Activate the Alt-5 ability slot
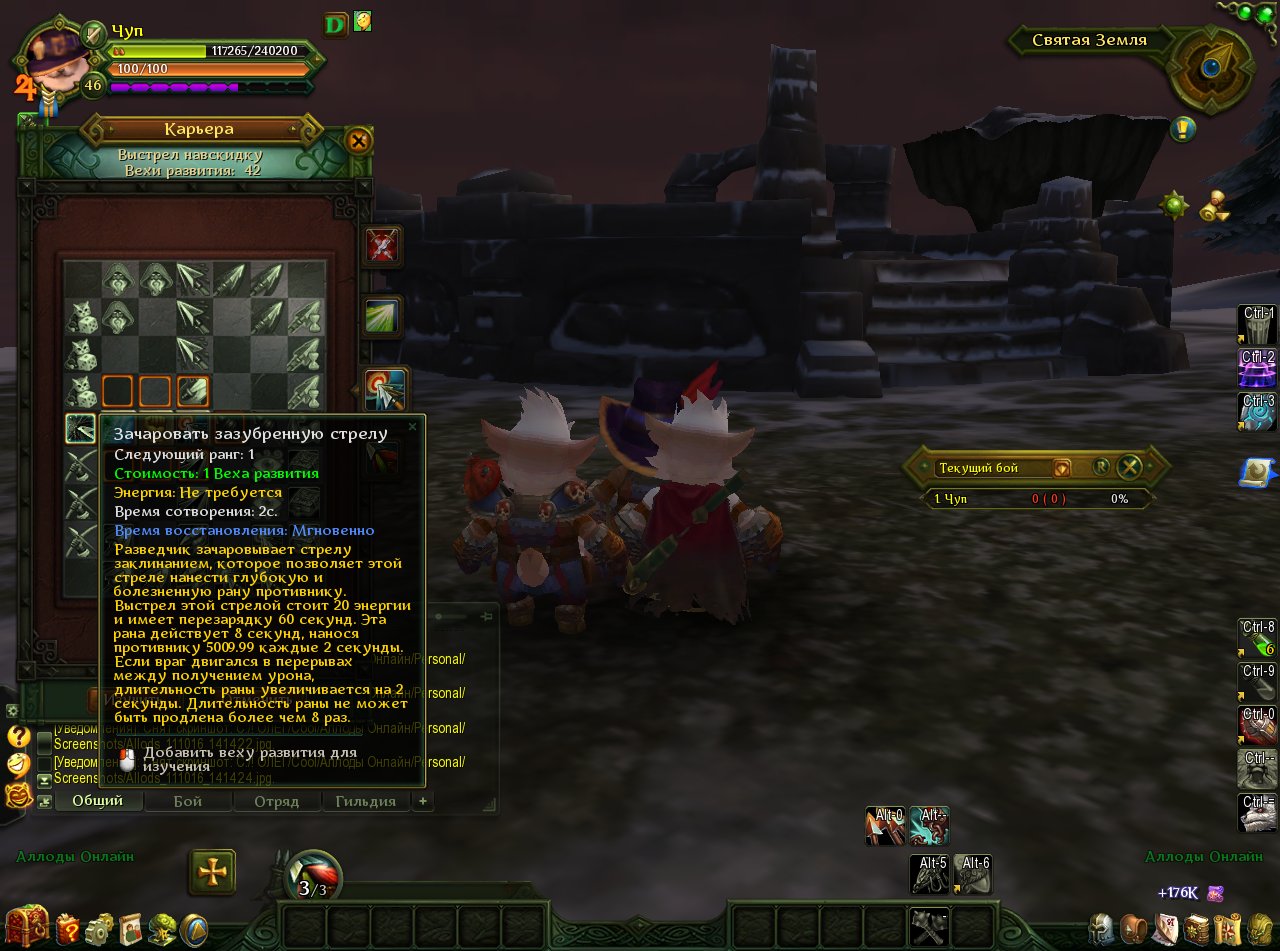 [x=929, y=874]
